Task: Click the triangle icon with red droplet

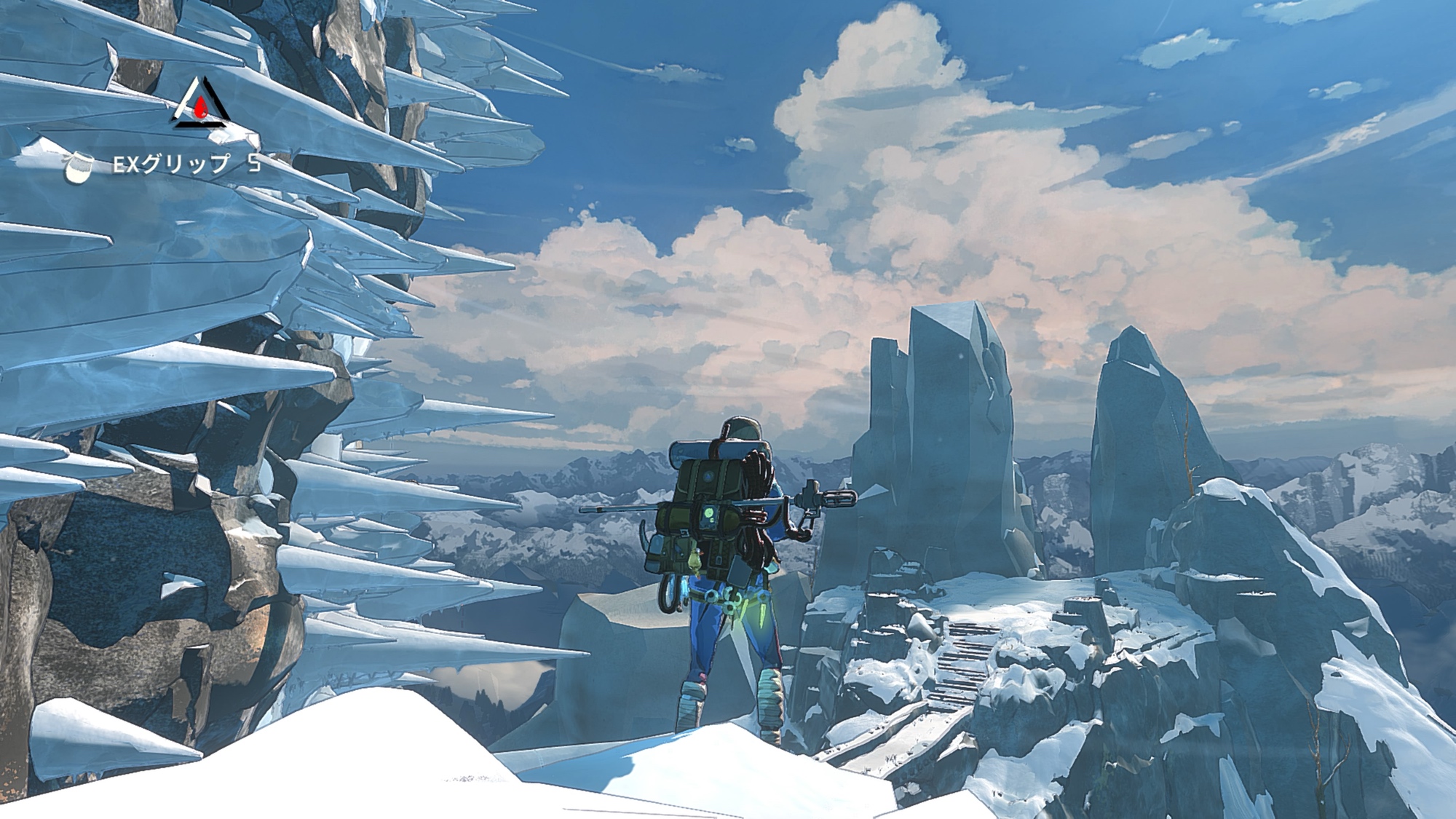Action: [199, 104]
